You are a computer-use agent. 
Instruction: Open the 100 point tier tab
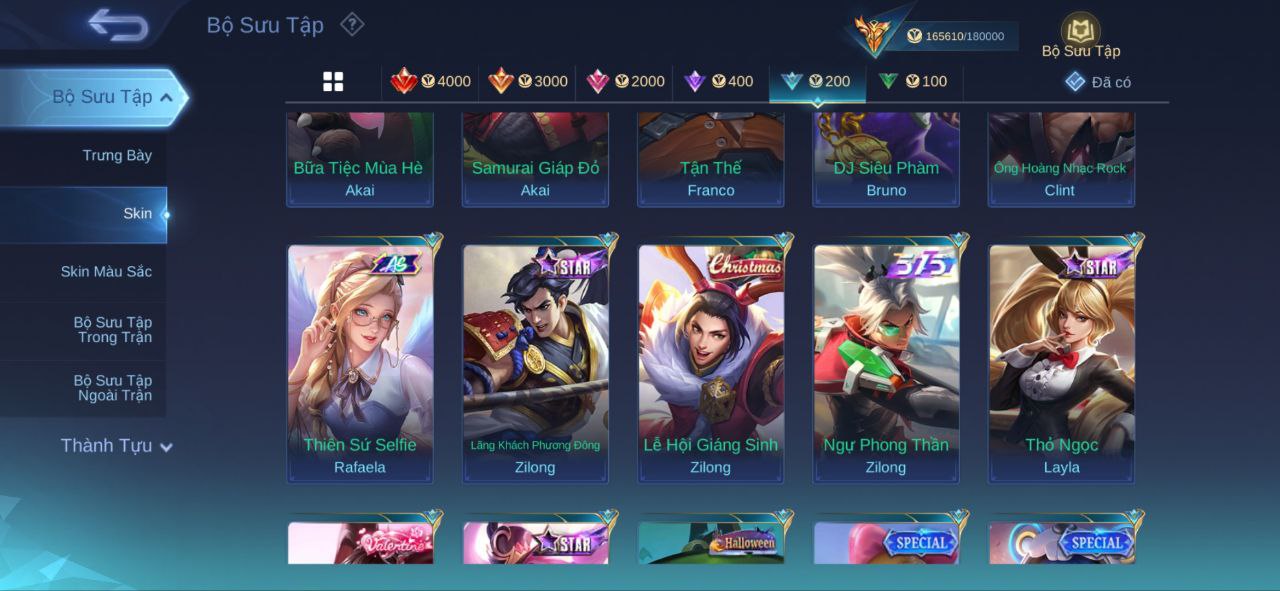coord(913,82)
